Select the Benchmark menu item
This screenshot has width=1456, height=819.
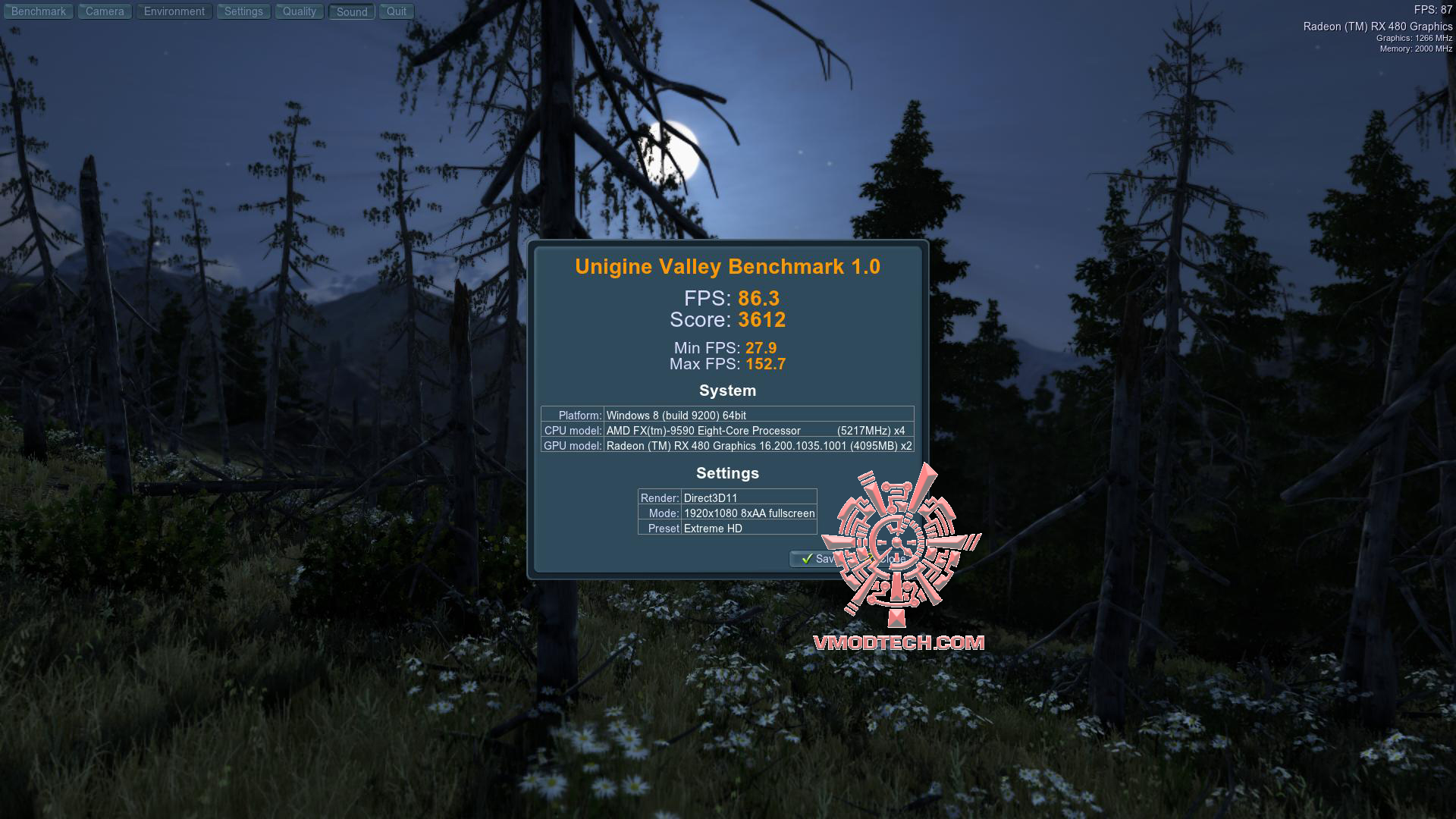pos(39,11)
